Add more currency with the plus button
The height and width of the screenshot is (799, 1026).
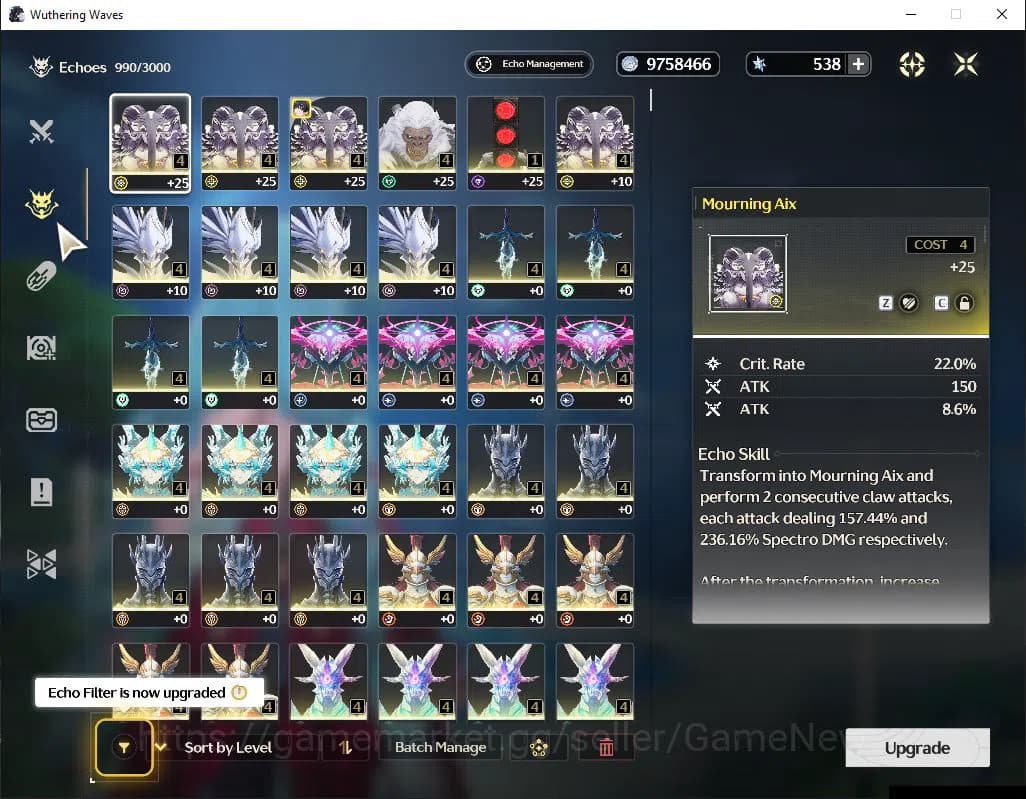point(858,64)
